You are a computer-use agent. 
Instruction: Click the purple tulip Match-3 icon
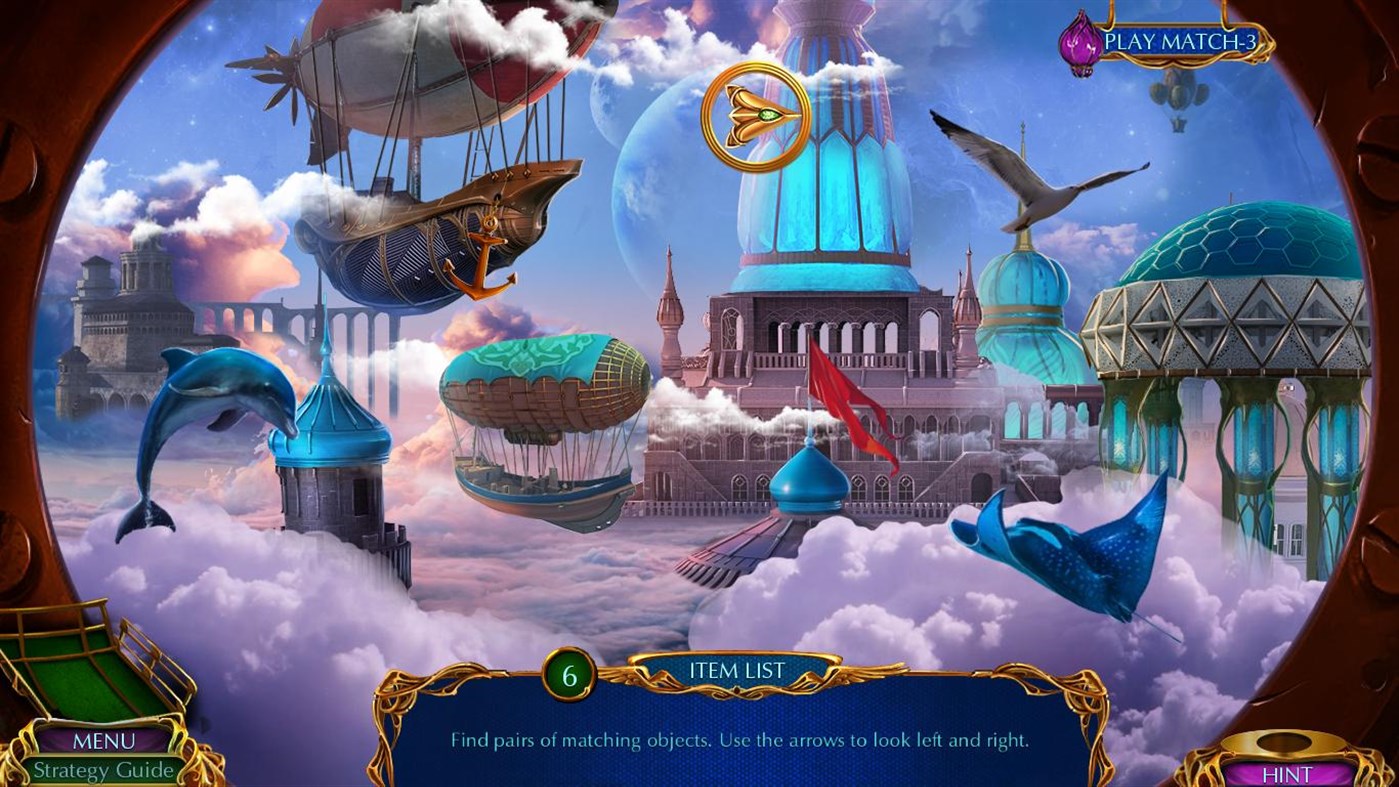[x=1078, y=40]
